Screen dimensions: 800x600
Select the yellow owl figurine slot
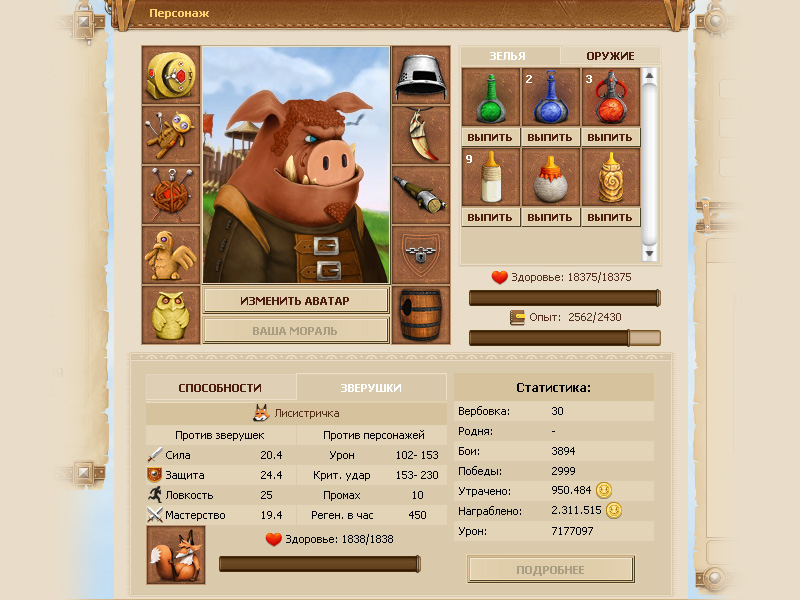coord(171,314)
